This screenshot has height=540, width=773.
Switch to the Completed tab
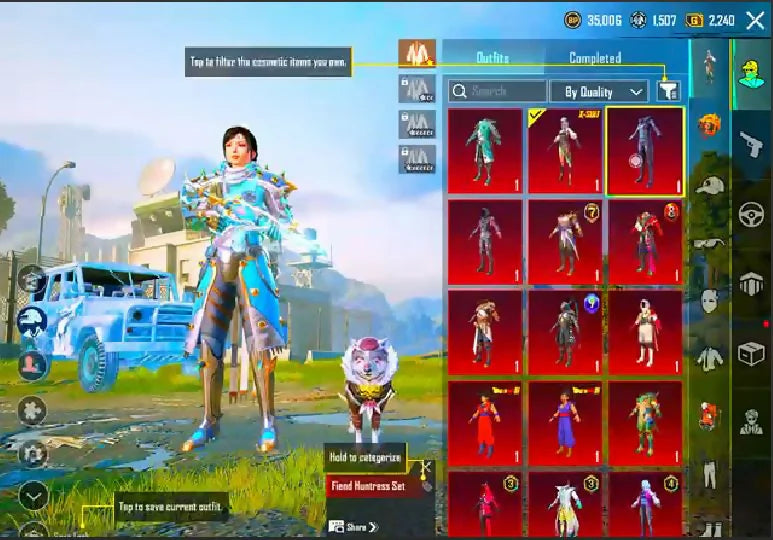pyautogui.click(x=595, y=58)
